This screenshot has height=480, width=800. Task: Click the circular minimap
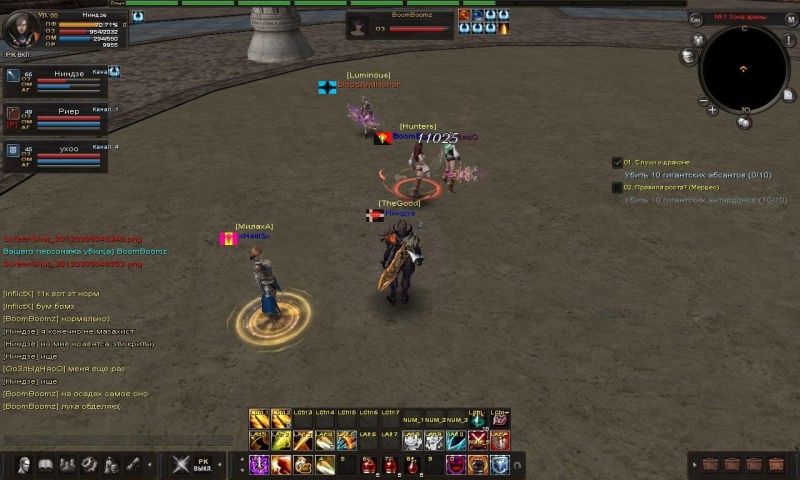pyautogui.click(x=744, y=66)
